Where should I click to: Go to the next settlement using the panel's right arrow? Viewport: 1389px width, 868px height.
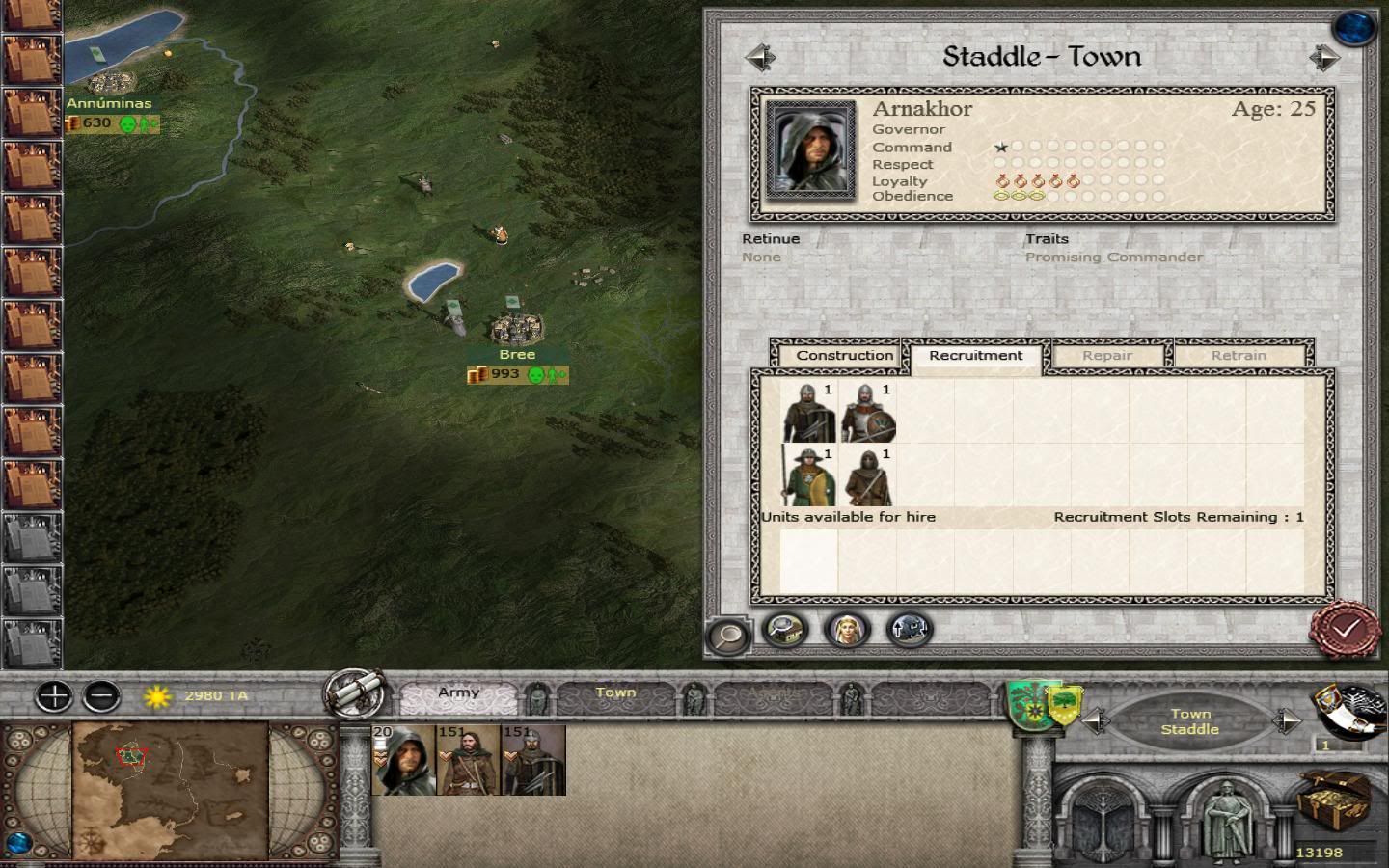(x=1324, y=58)
